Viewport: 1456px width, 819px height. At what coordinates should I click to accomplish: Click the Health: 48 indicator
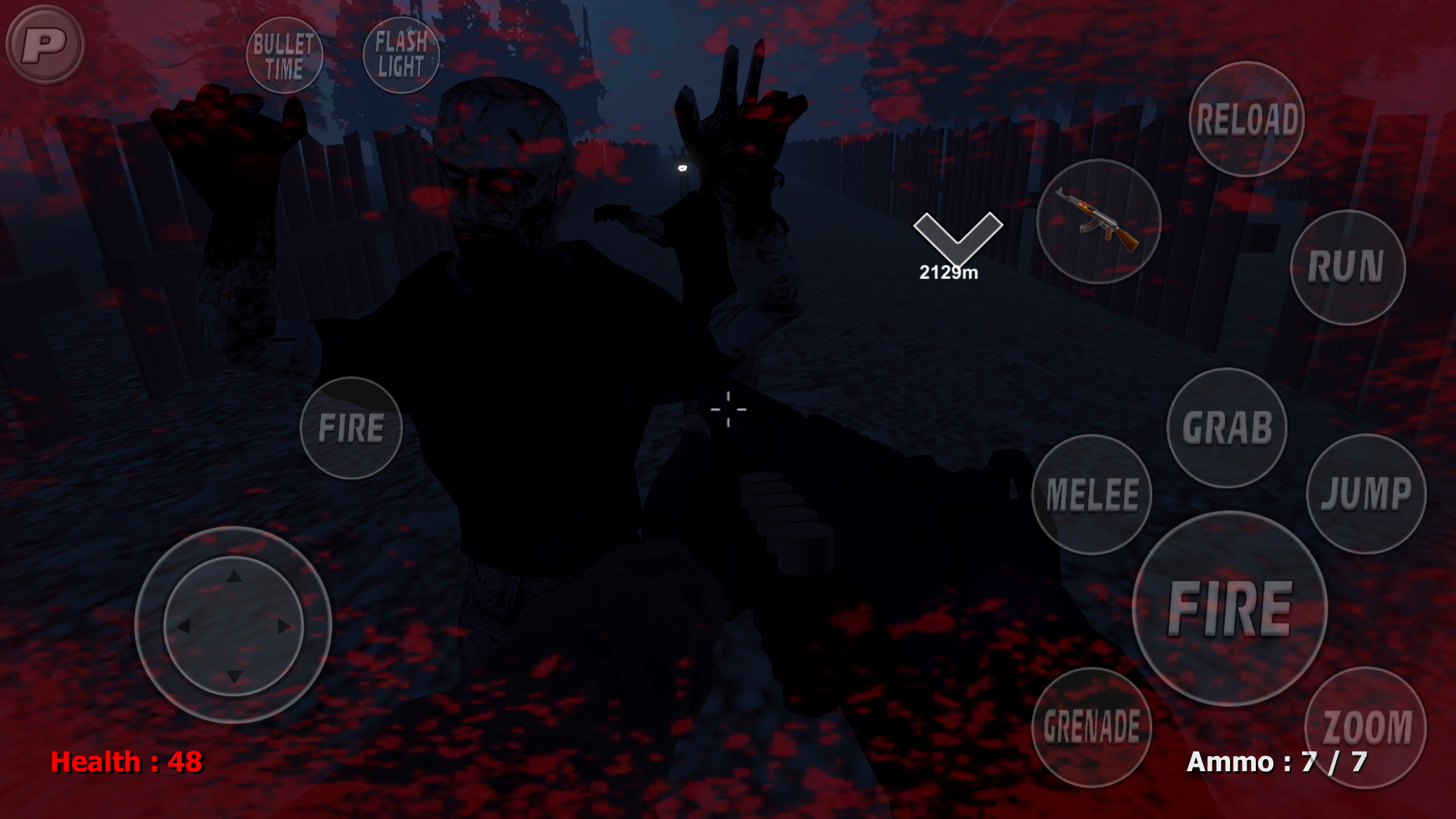(127, 763)
